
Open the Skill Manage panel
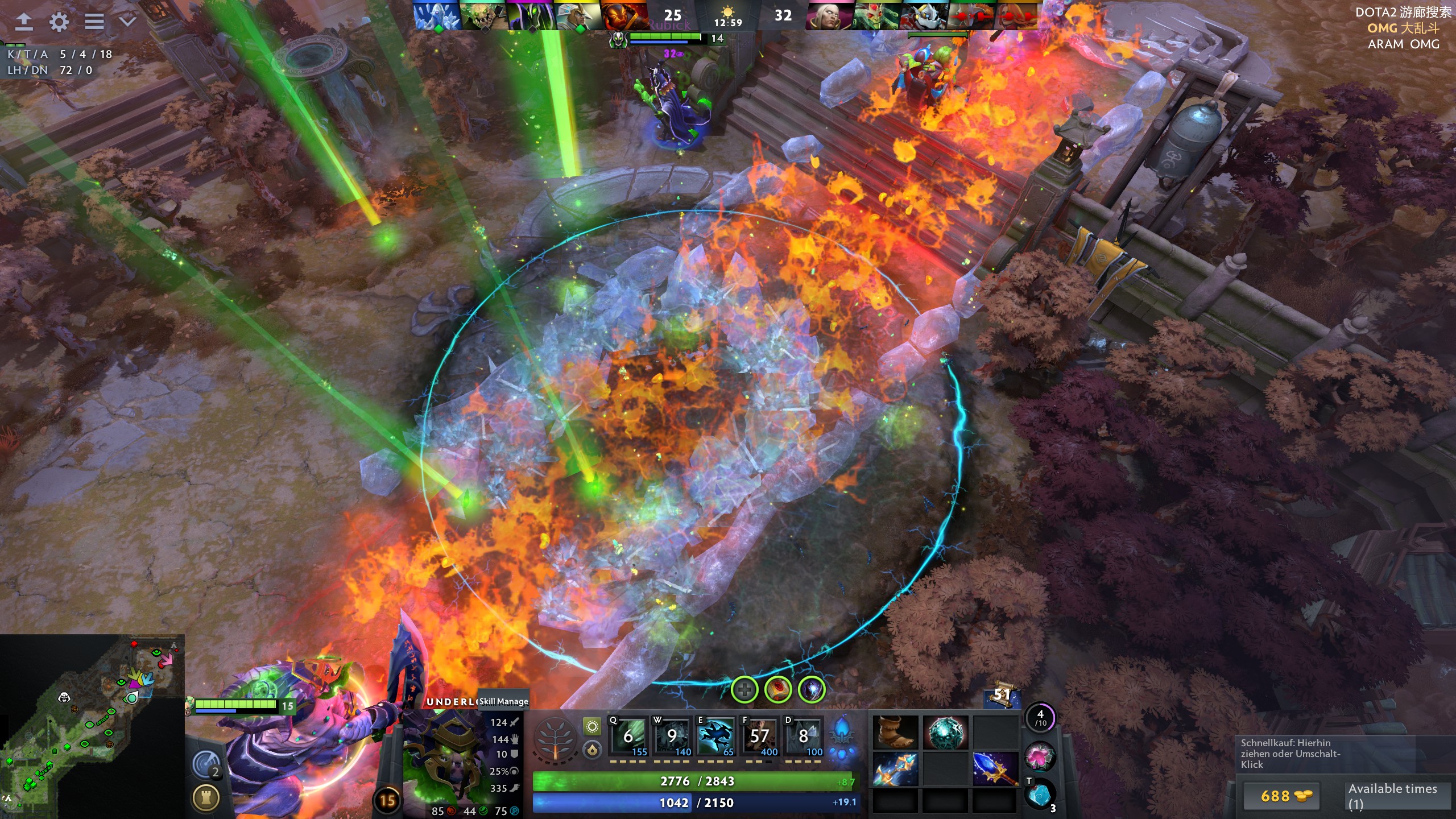(x=503, y=701)
